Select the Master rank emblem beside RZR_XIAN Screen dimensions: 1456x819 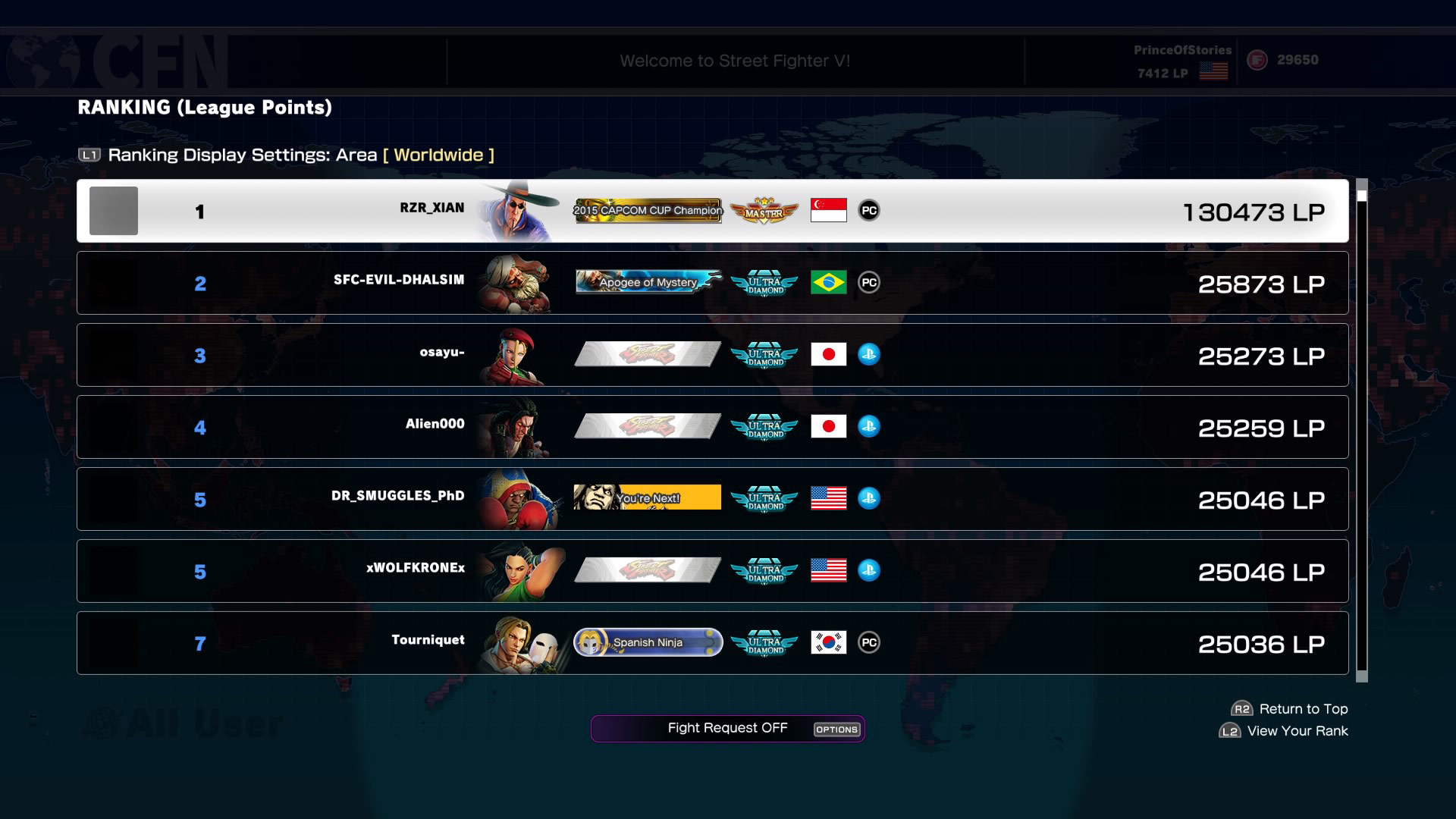(x=764, y=211)
